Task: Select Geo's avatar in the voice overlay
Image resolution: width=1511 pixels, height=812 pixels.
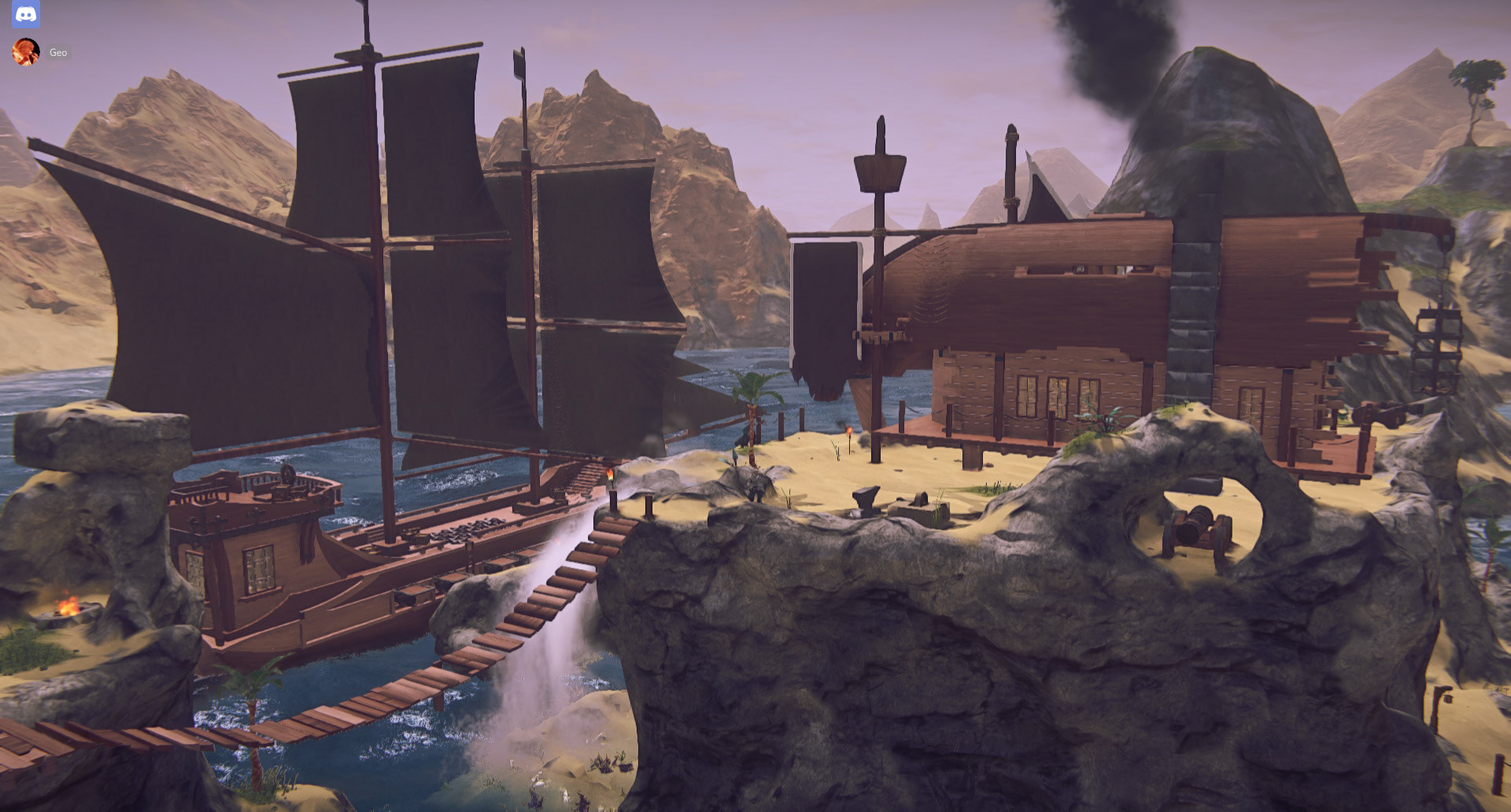Action: pos(26,52)
